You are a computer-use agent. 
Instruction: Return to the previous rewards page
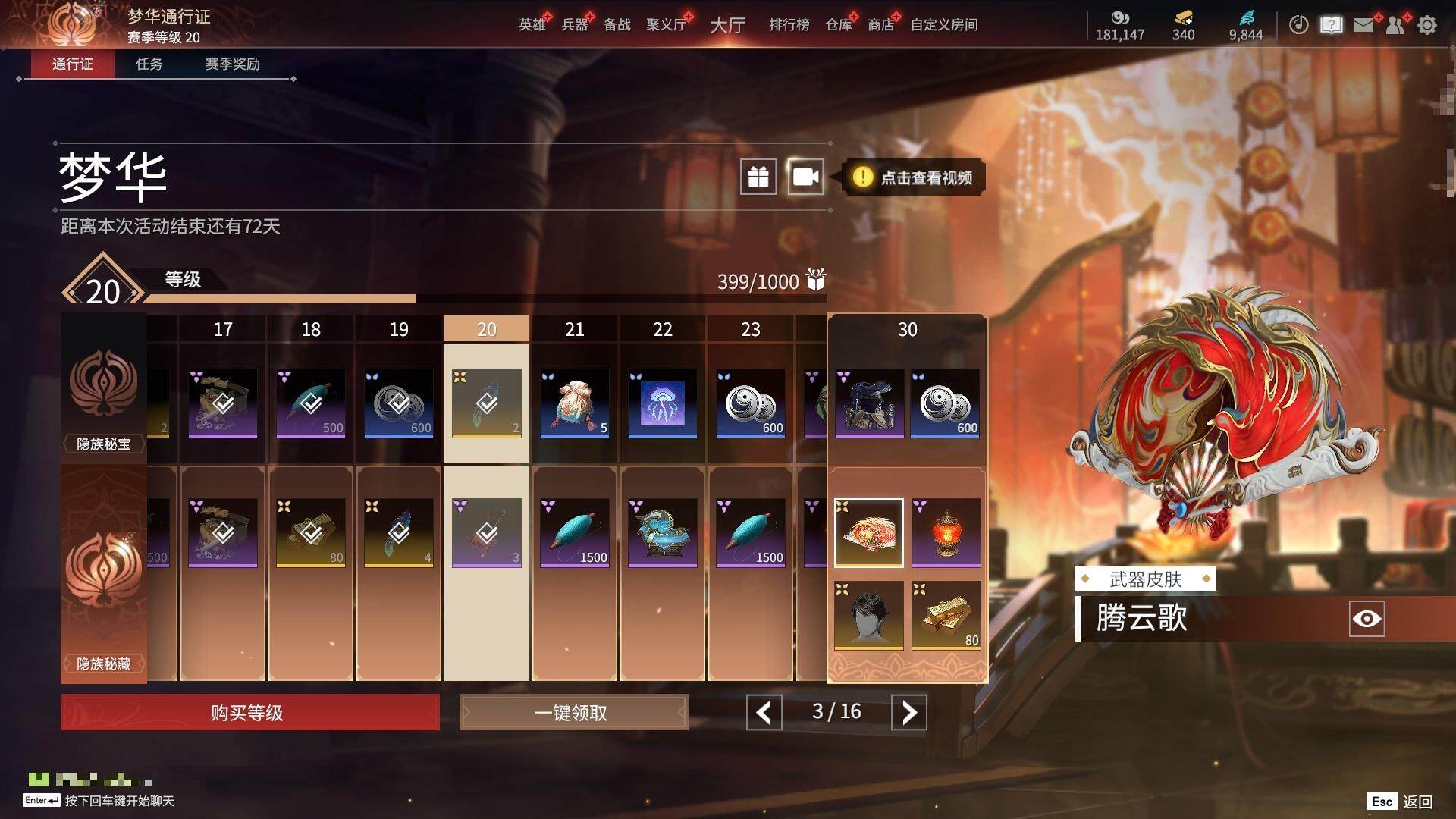pyautogui.click(x=764, y=713)
